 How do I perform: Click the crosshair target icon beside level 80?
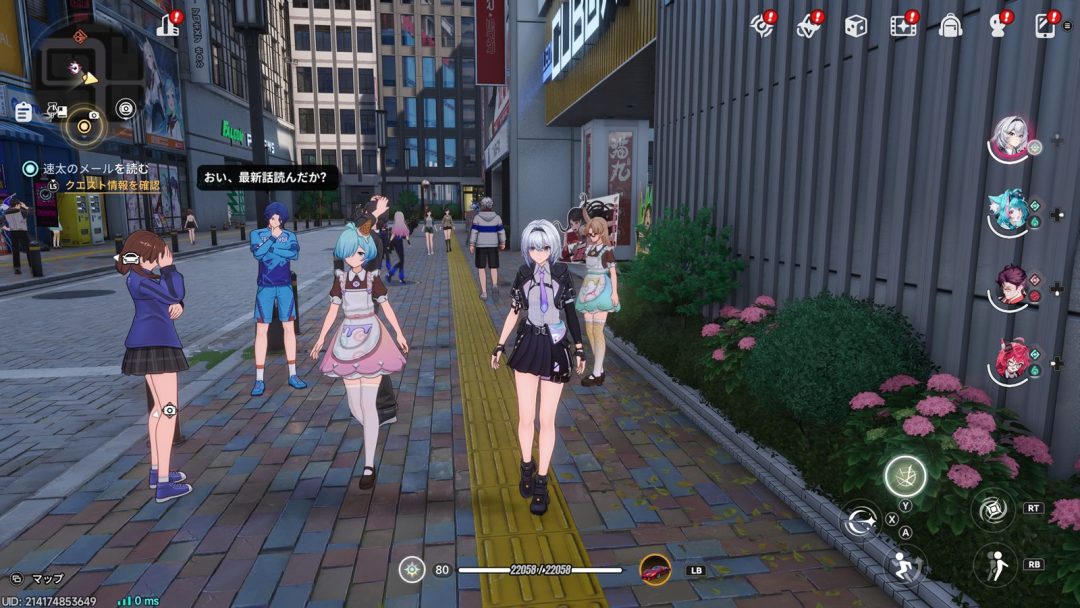coord(411,570)
